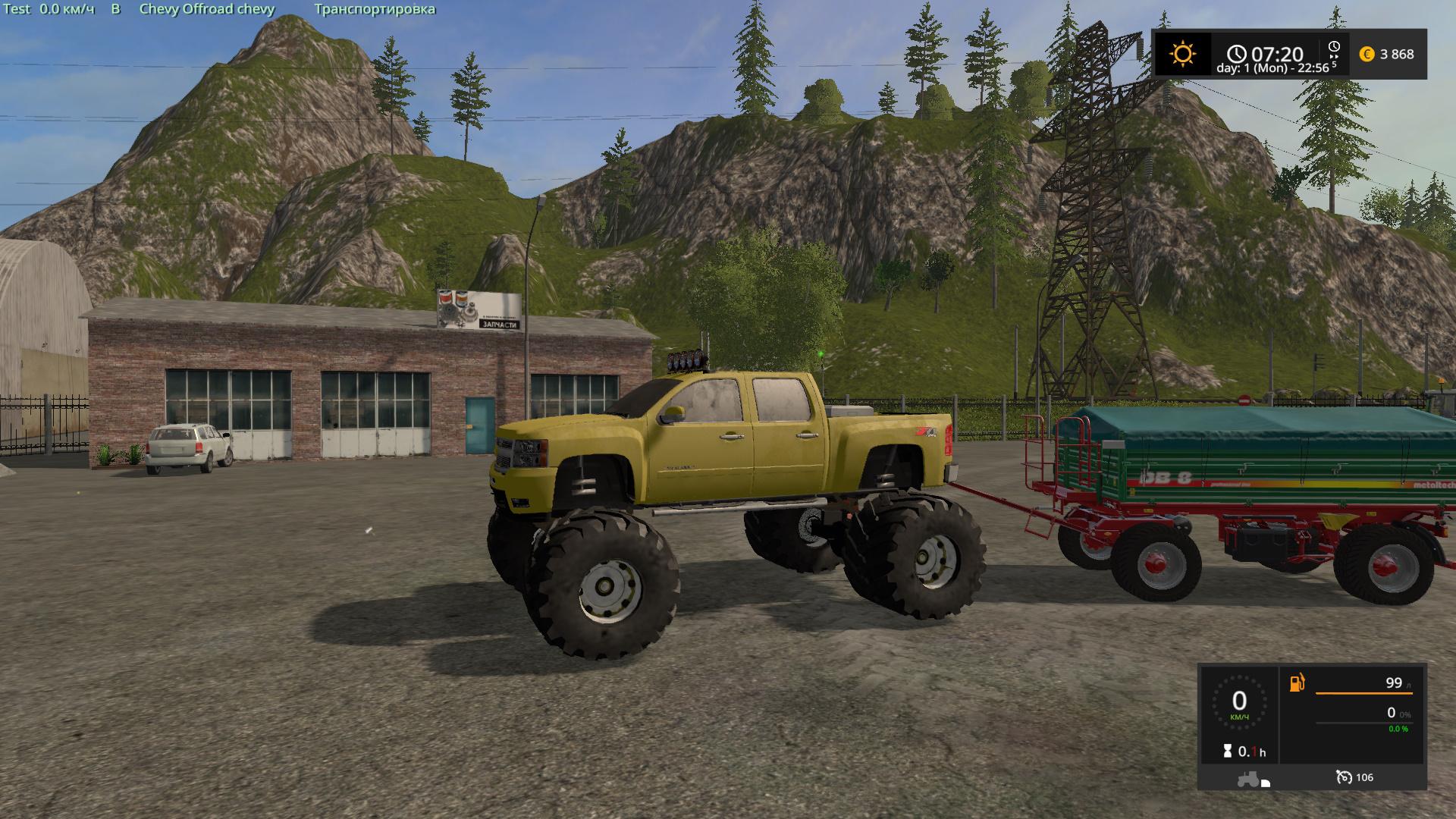Click the sunny weather icon
The image size is (1456, 819).
point(1181,54)
